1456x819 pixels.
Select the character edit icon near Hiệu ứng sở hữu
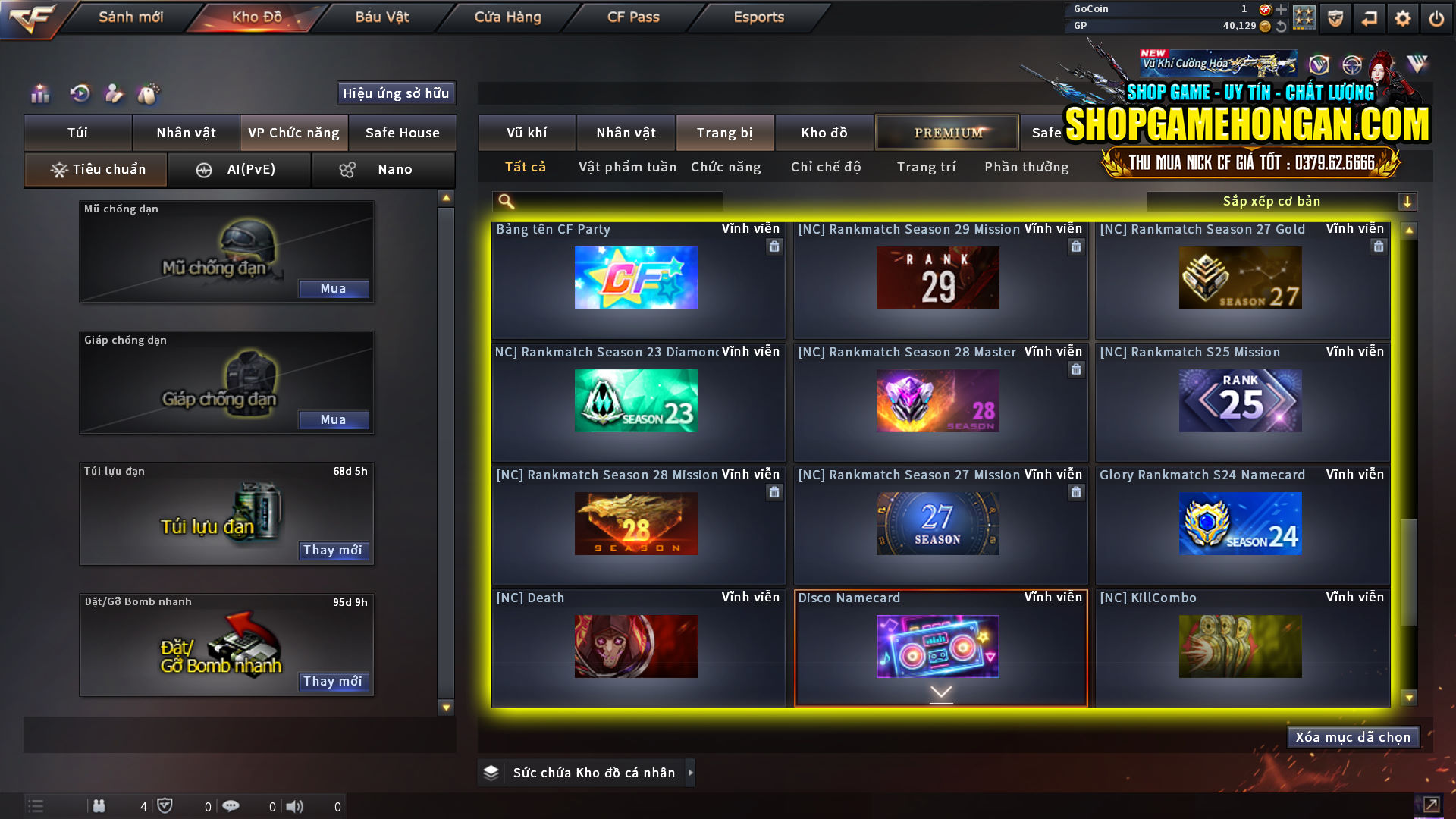[114, 94]
